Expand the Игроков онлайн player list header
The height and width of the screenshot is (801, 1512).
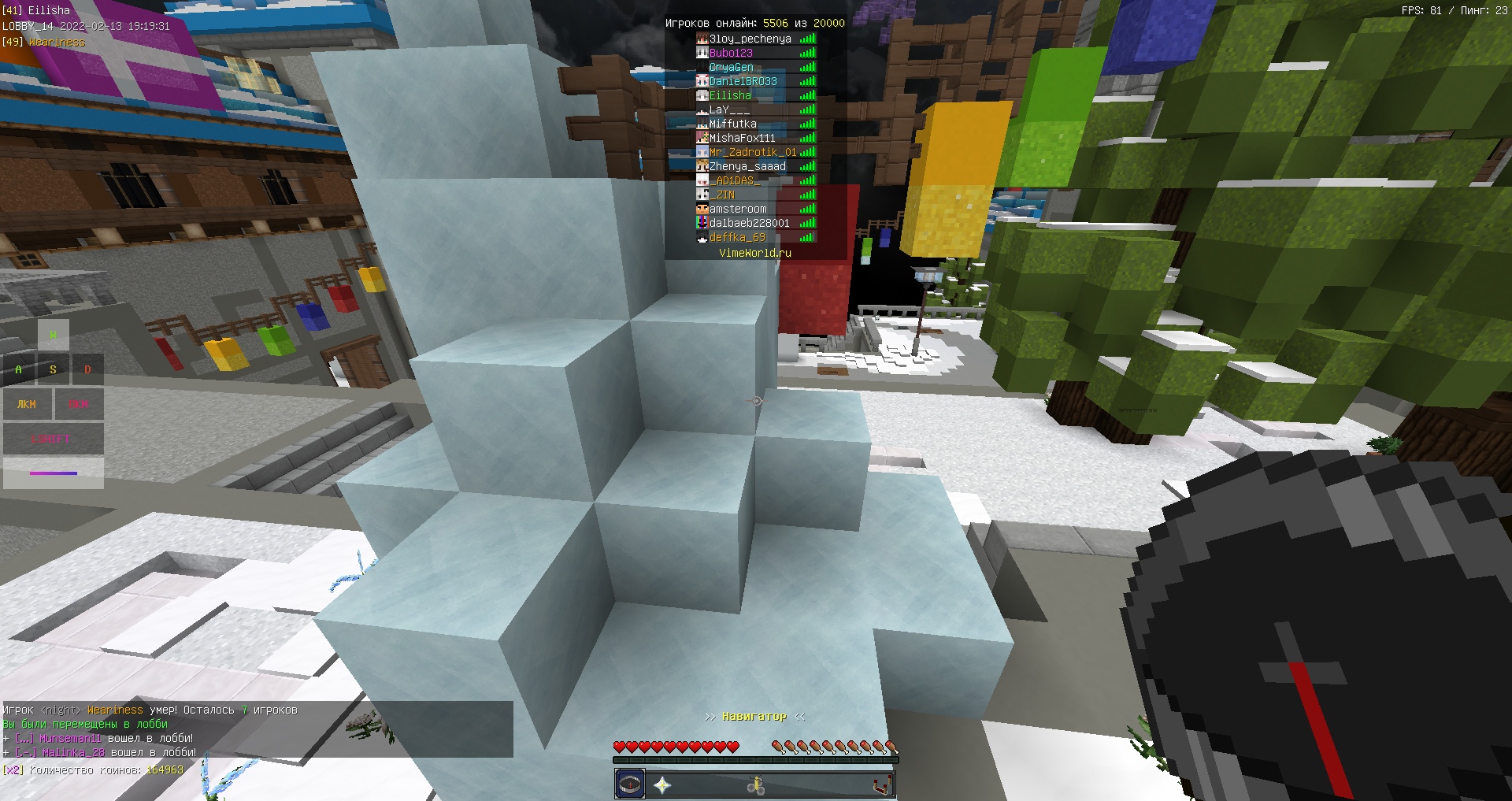(x=754, y=23)
